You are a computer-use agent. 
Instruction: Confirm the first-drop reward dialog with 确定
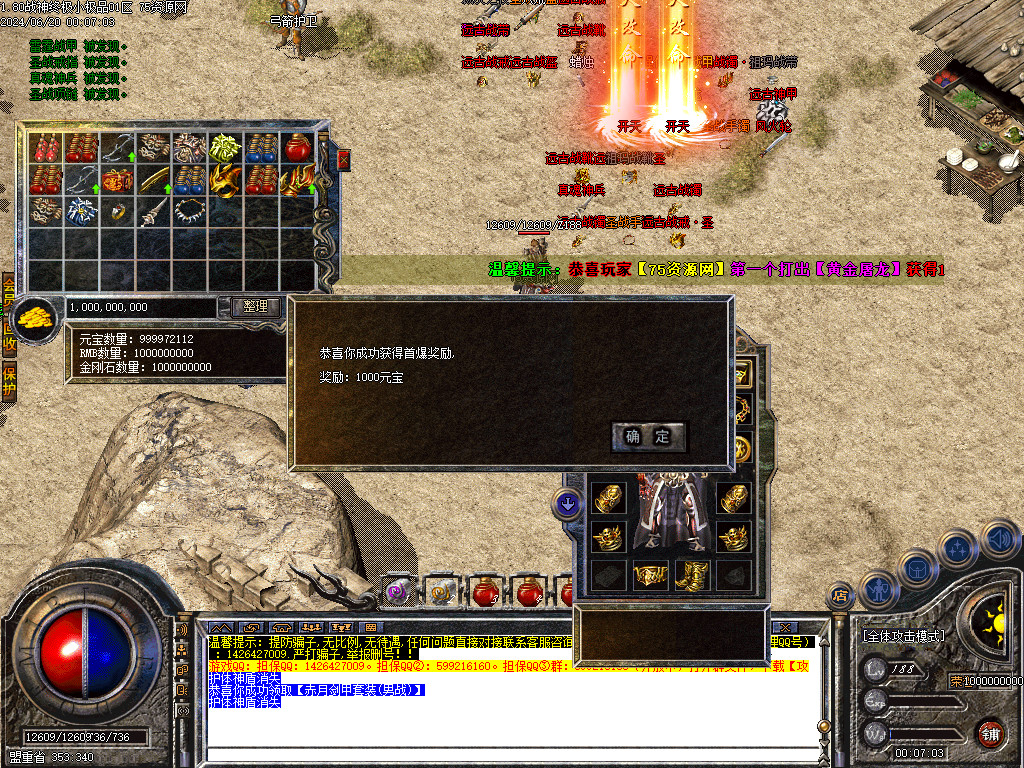point(648,437)
